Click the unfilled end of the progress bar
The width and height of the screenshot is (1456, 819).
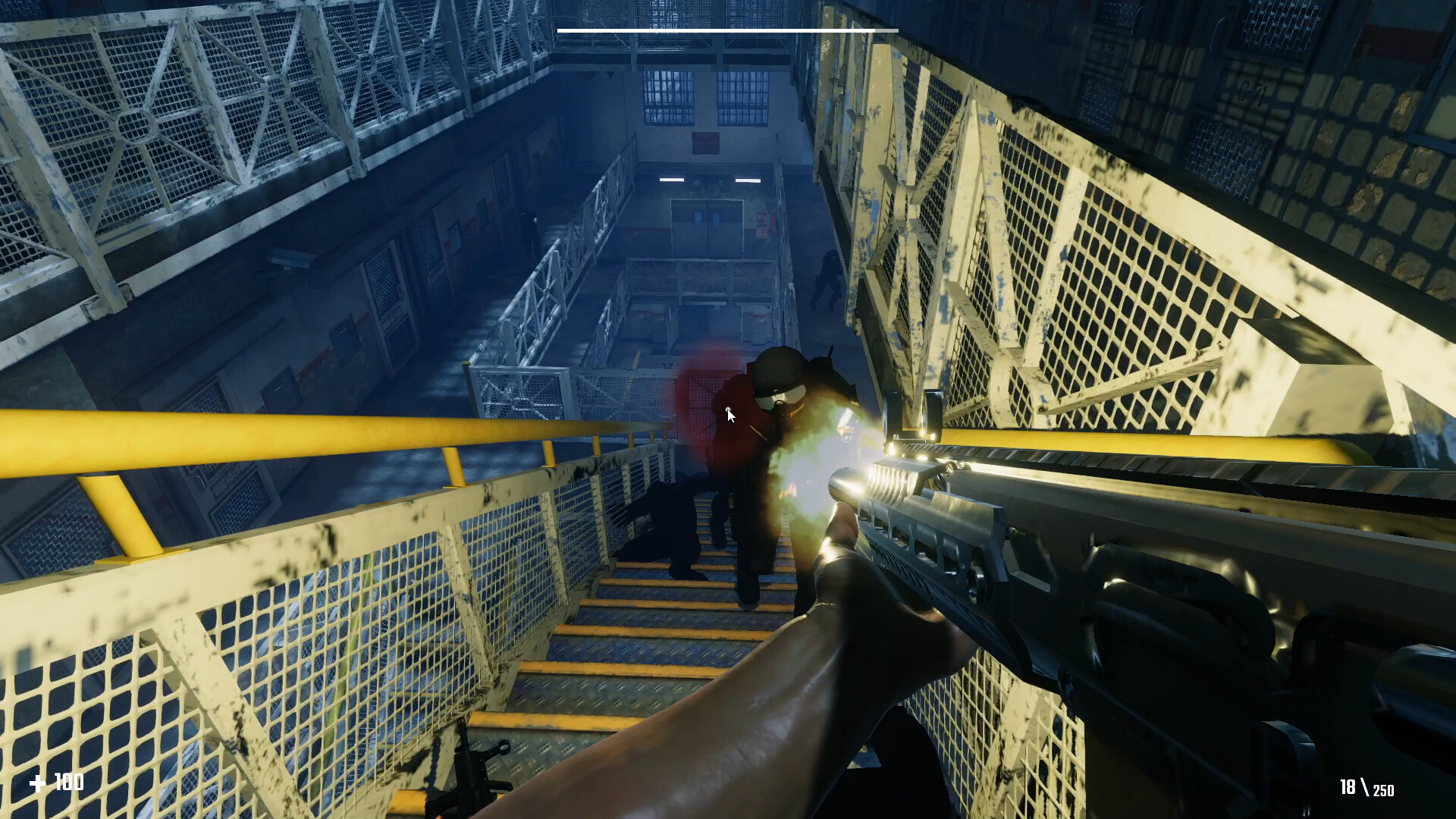[887, 30]
